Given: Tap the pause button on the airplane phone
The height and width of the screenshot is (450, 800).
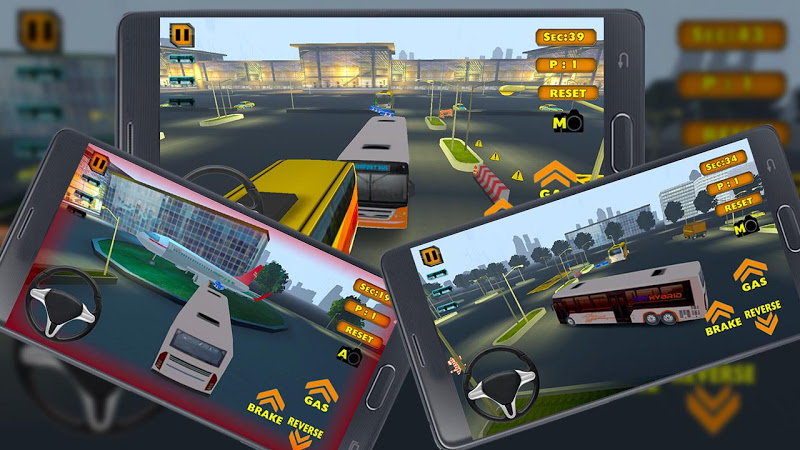Looking at the screenshot, I should click(x=98, y=162).
